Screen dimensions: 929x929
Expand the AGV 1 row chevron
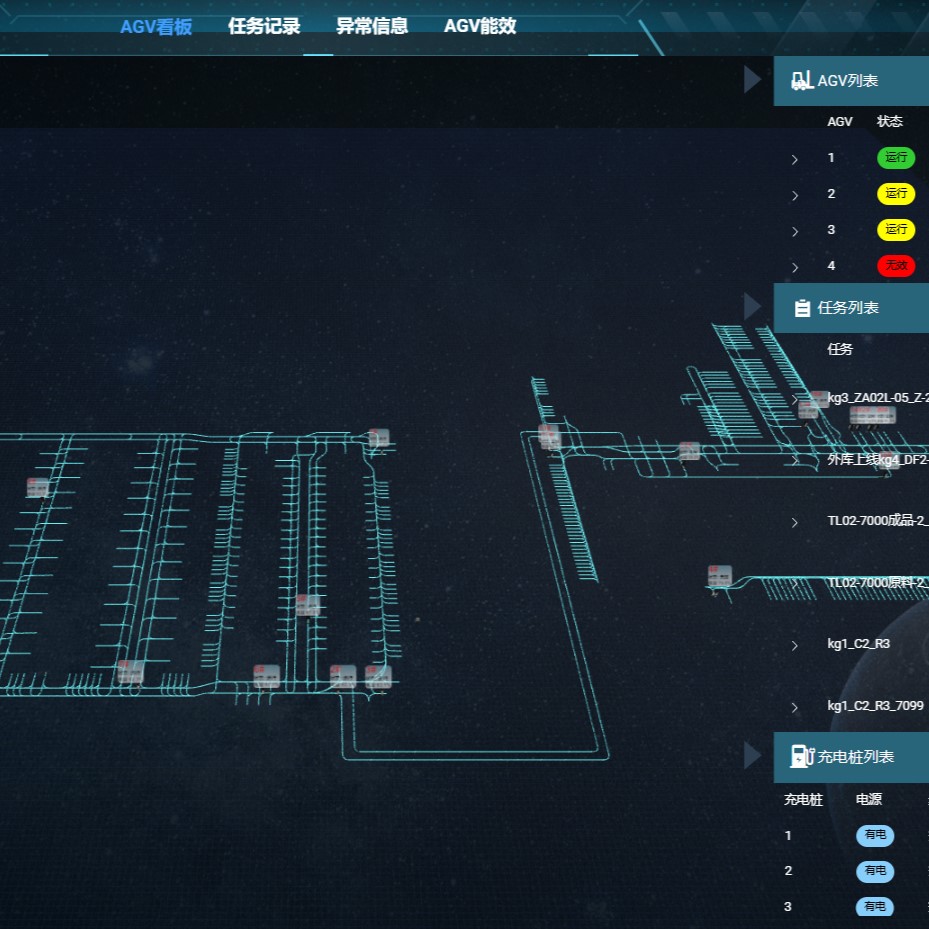[x=795, y=159]
